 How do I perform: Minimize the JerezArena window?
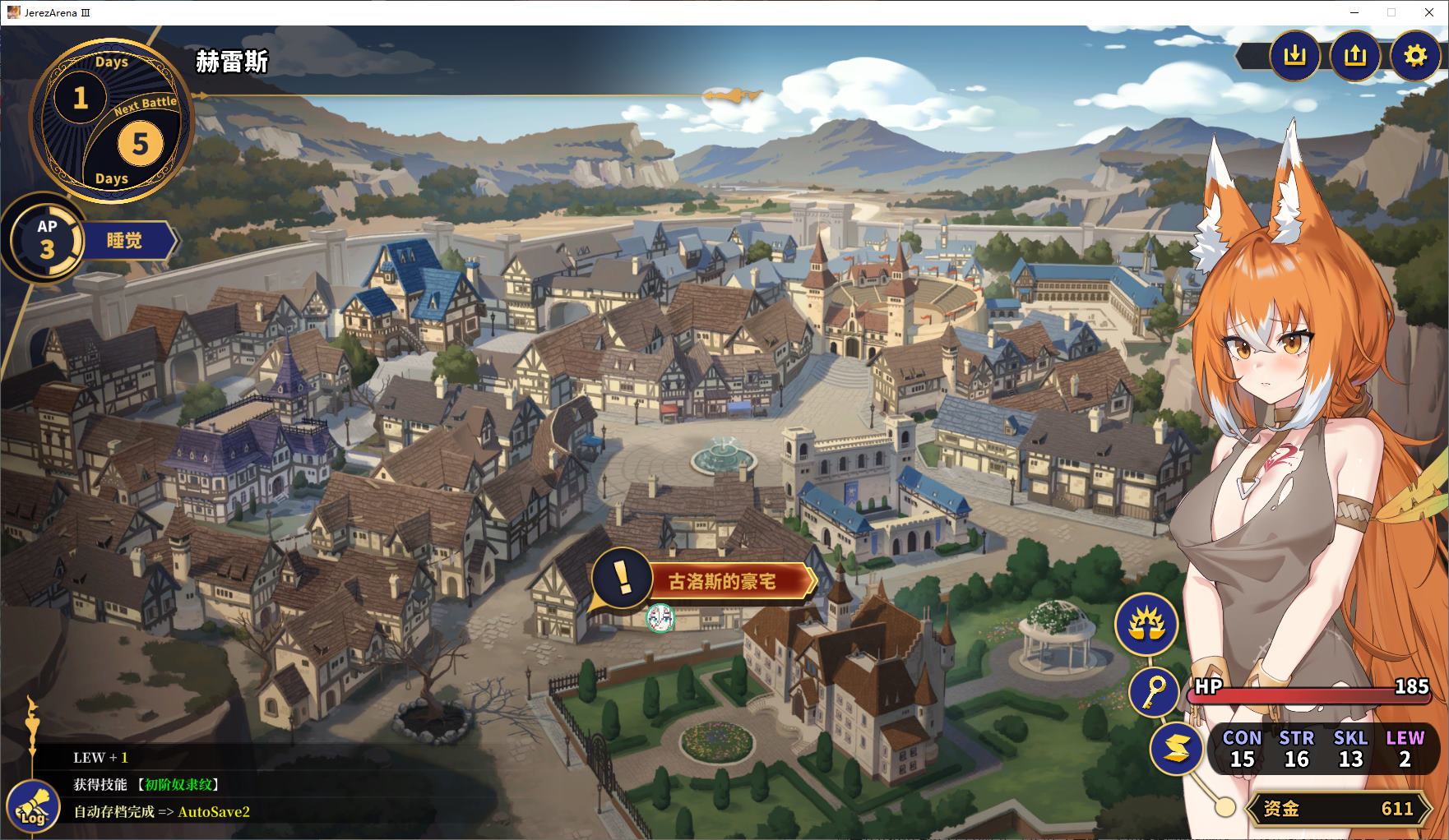[1354, 12]
